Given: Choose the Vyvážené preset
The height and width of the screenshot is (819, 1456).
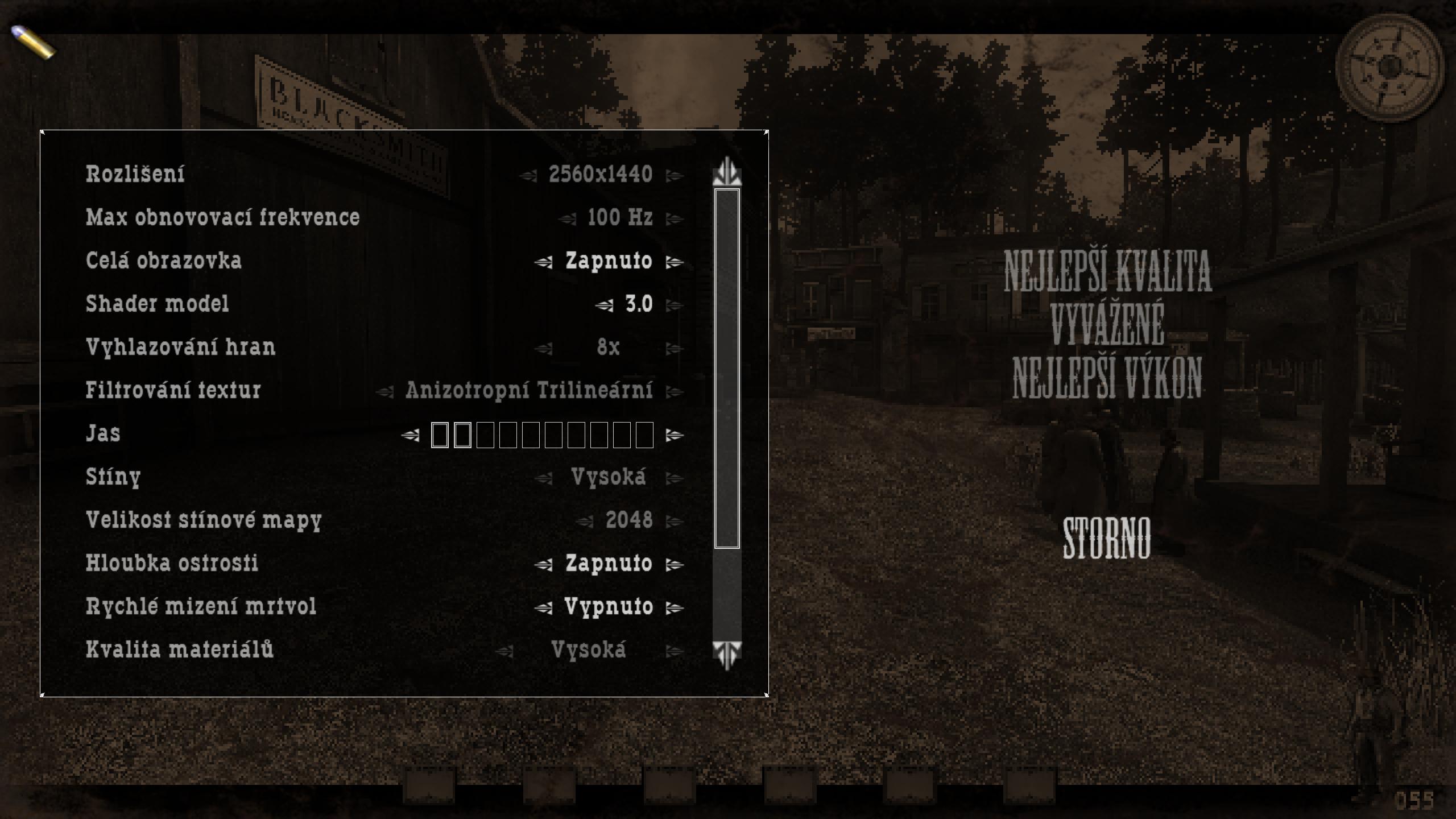Looking at the screenshot, I should 1107,324.
